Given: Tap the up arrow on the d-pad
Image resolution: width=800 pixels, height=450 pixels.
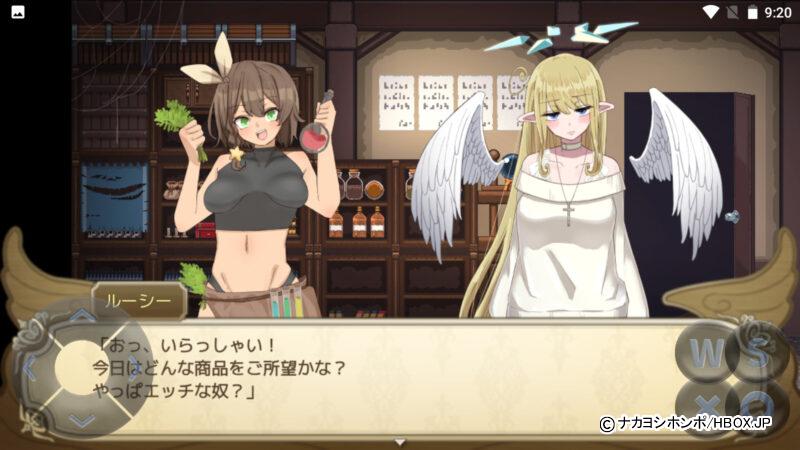Looking at the screenshot, I should pyautogui.click(x=81, y=318).
